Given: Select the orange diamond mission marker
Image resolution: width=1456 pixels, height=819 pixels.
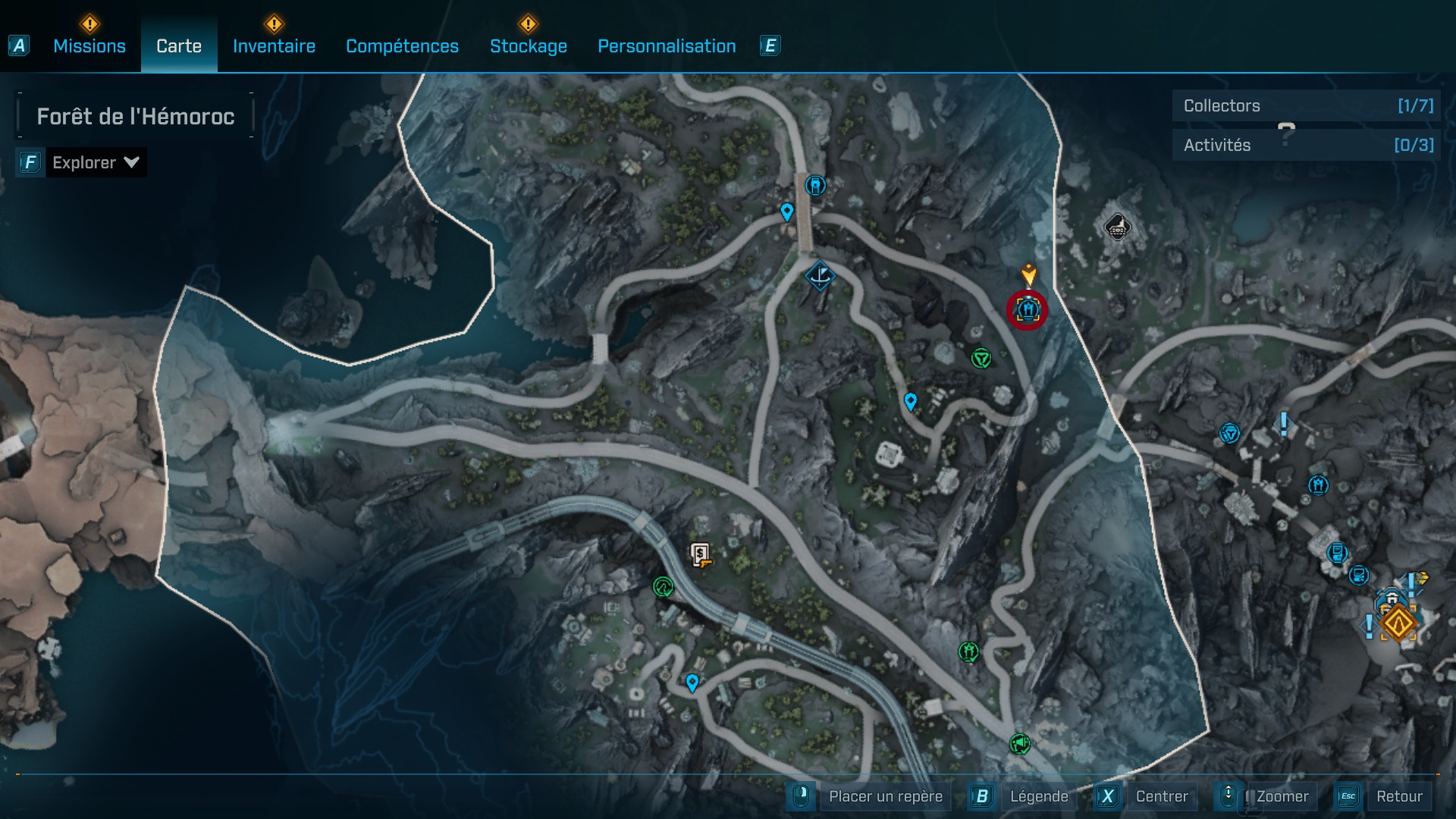Looking at the screenshot, I should pos(1398,623).
